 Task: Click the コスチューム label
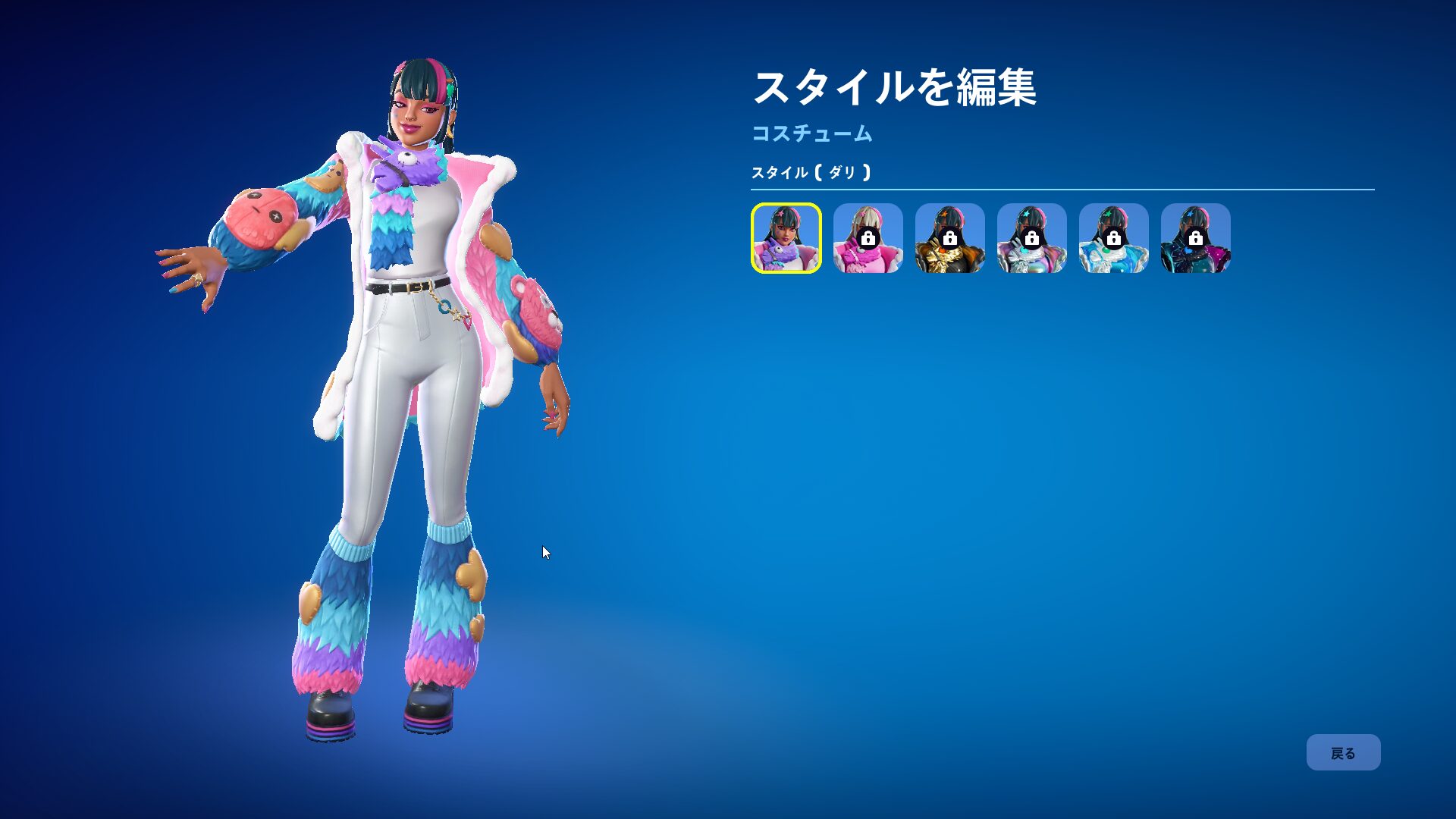tap(811, 136)
